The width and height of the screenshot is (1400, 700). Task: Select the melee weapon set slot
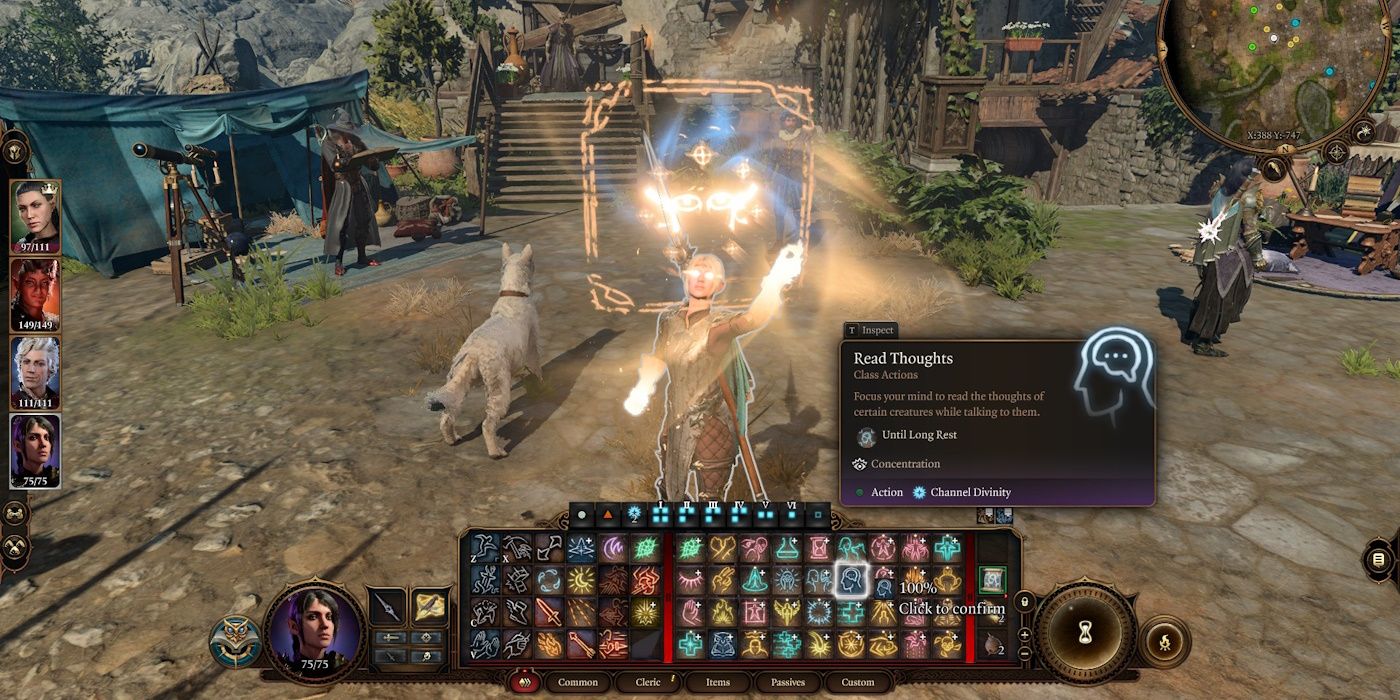pyautogui.click(x=386, y=606)
